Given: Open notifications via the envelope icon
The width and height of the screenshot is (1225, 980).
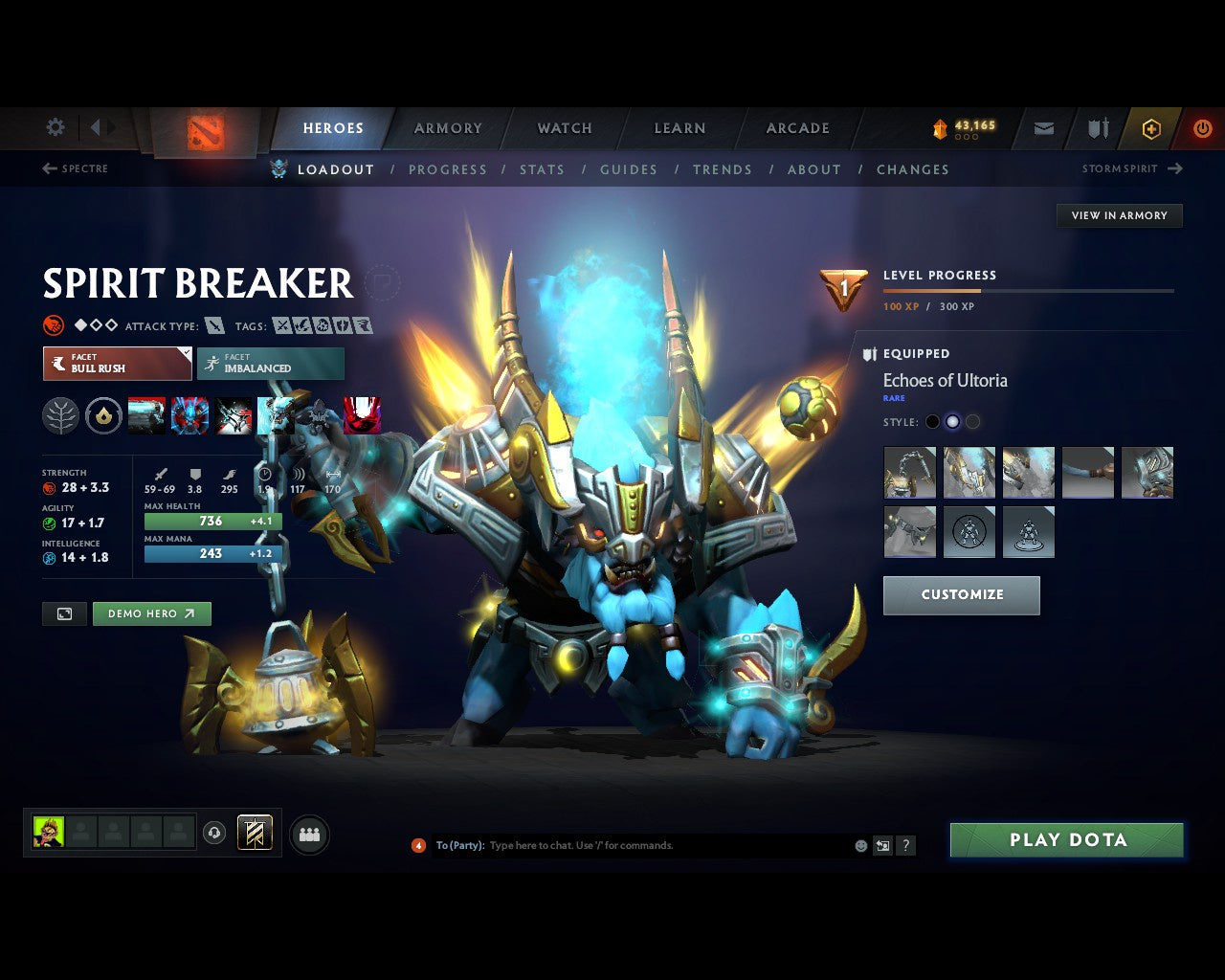Looking at the screenshot, I should pos(1043,128).
